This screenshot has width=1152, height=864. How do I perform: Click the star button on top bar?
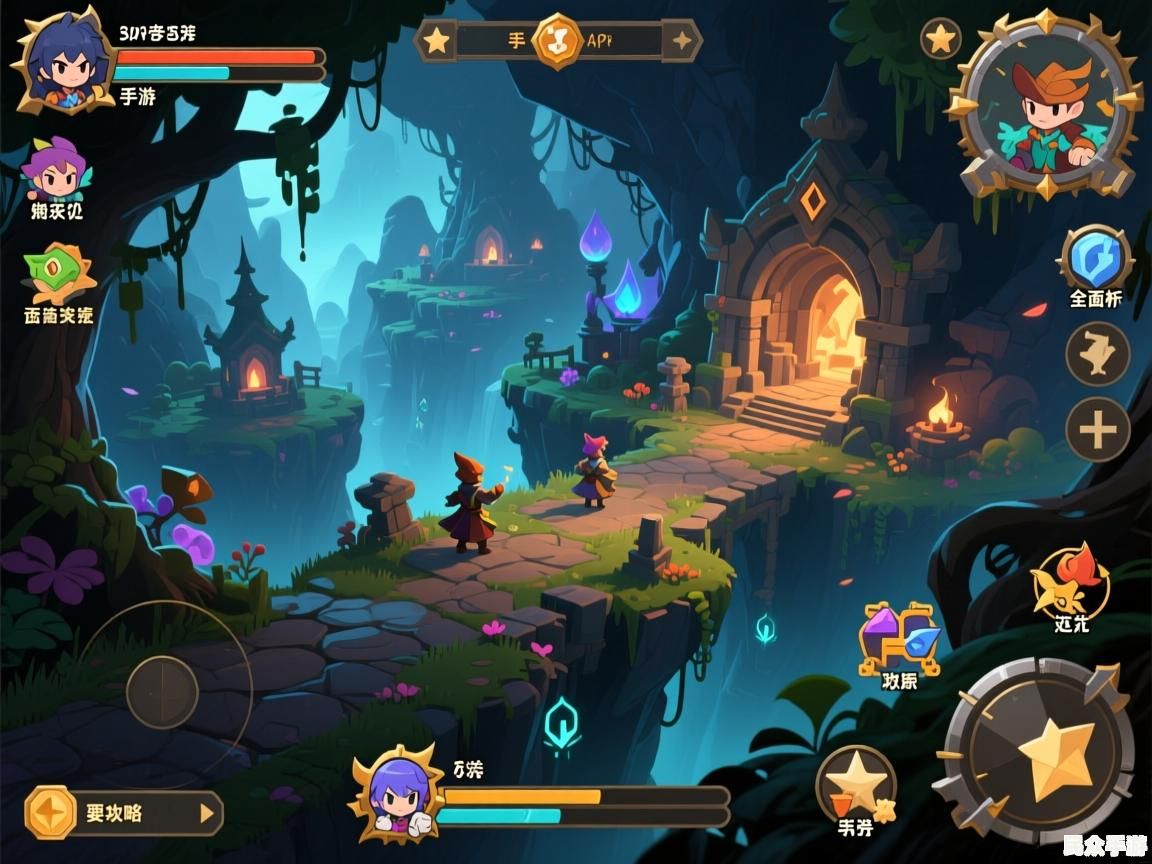436,41
